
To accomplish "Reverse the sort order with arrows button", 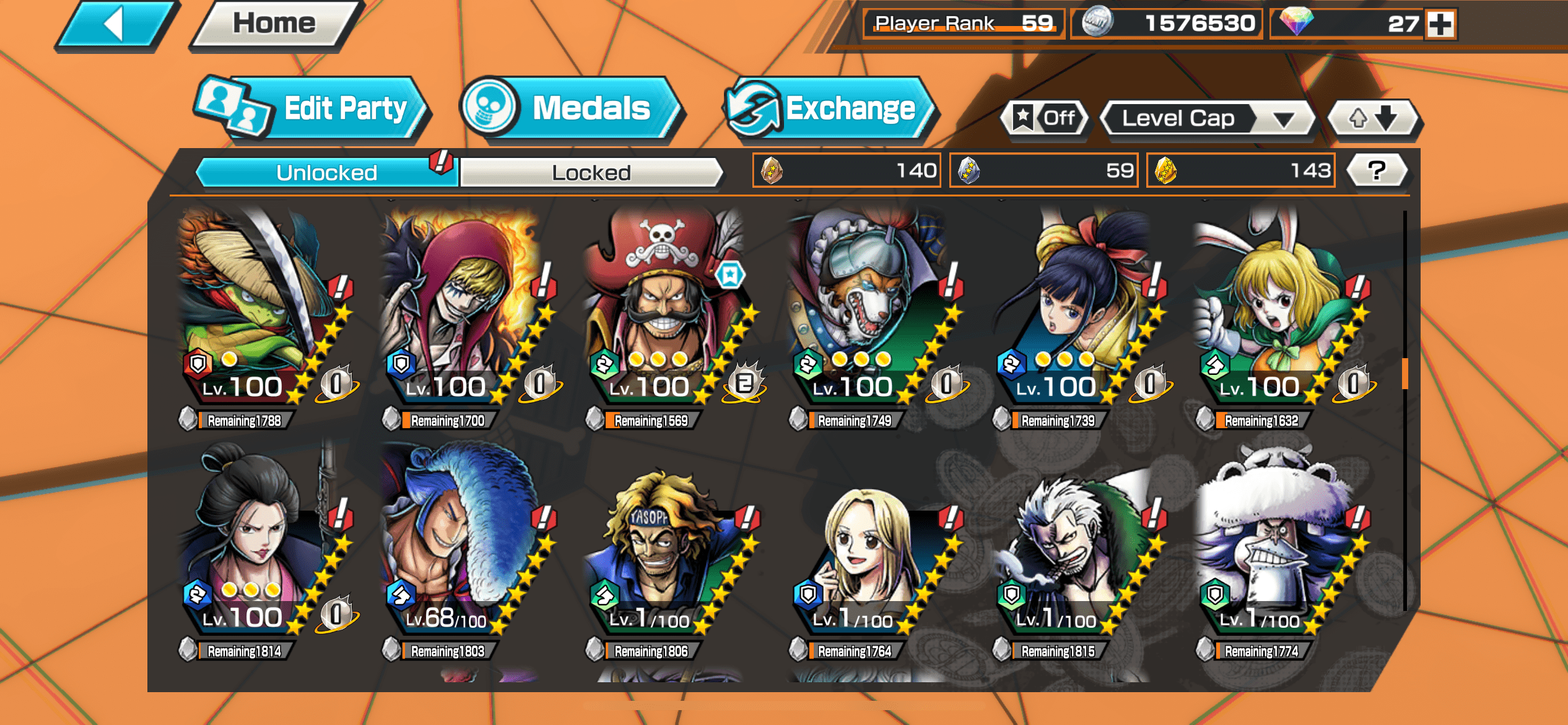I will [x=1374, y=118].
